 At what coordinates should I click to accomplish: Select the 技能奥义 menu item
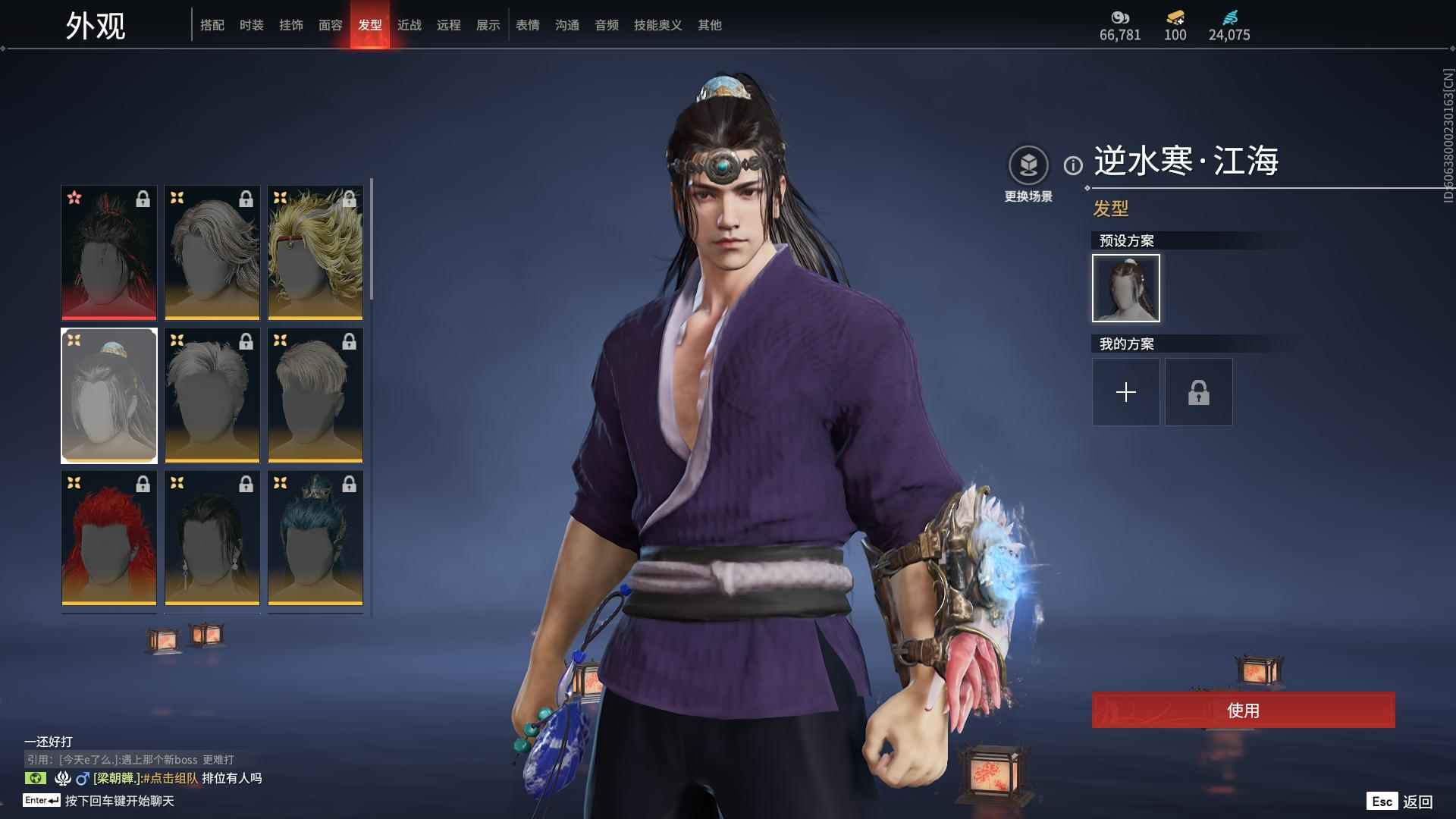pos(657,25)
